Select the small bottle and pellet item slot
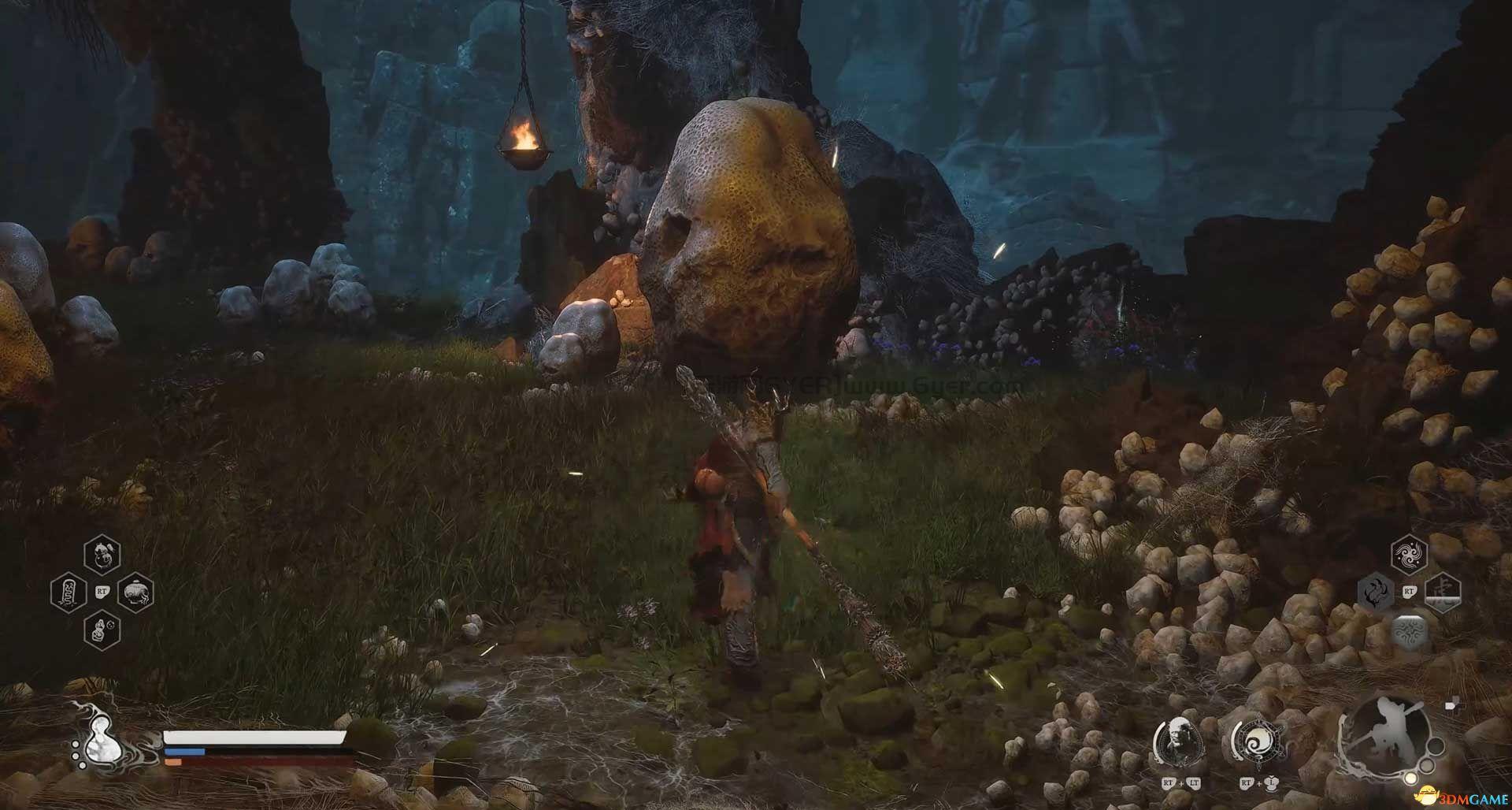Image resolution: width=1512 pixels, height=810 pixels. click(x=102, y=629)
